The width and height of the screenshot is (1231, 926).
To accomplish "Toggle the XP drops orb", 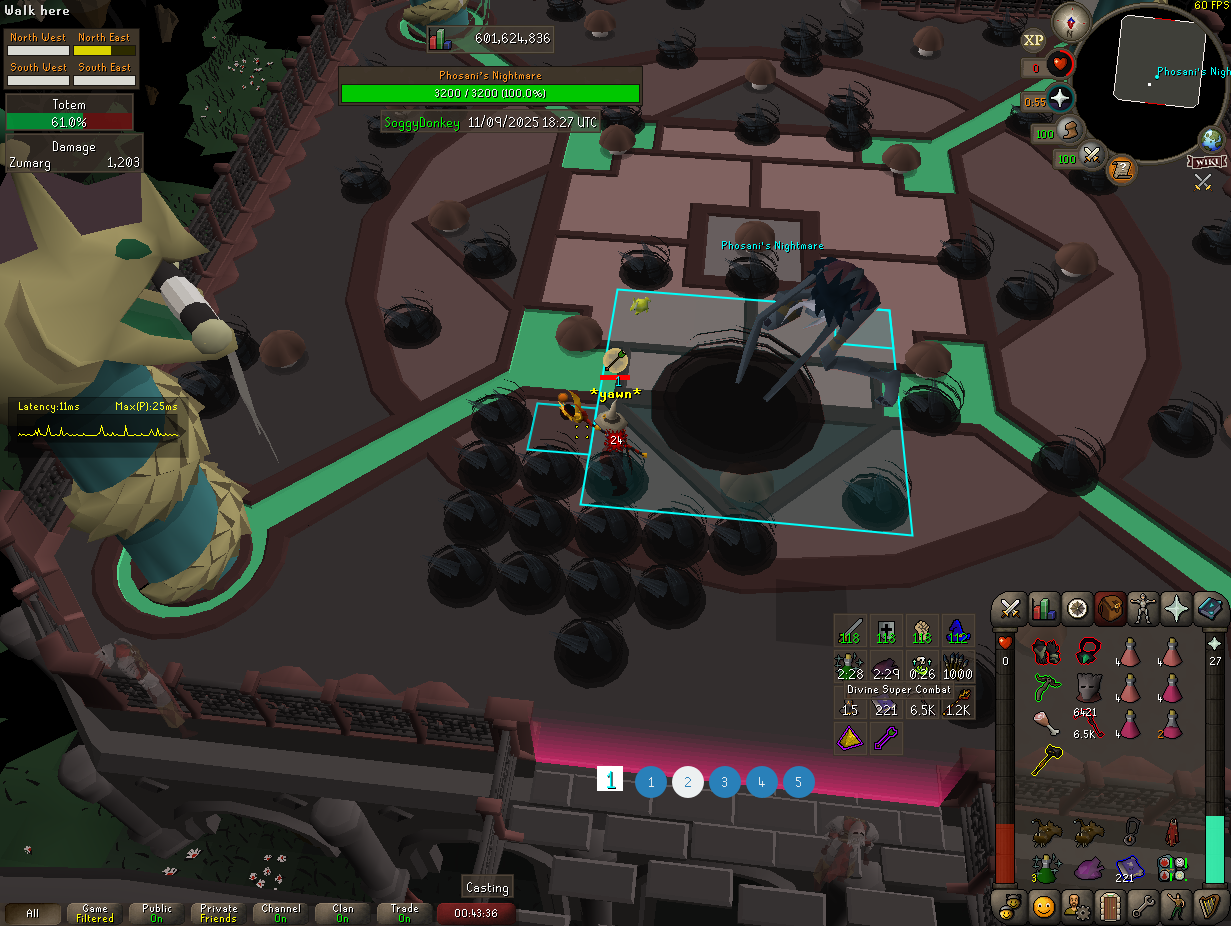I will (x=1034, y=40).
